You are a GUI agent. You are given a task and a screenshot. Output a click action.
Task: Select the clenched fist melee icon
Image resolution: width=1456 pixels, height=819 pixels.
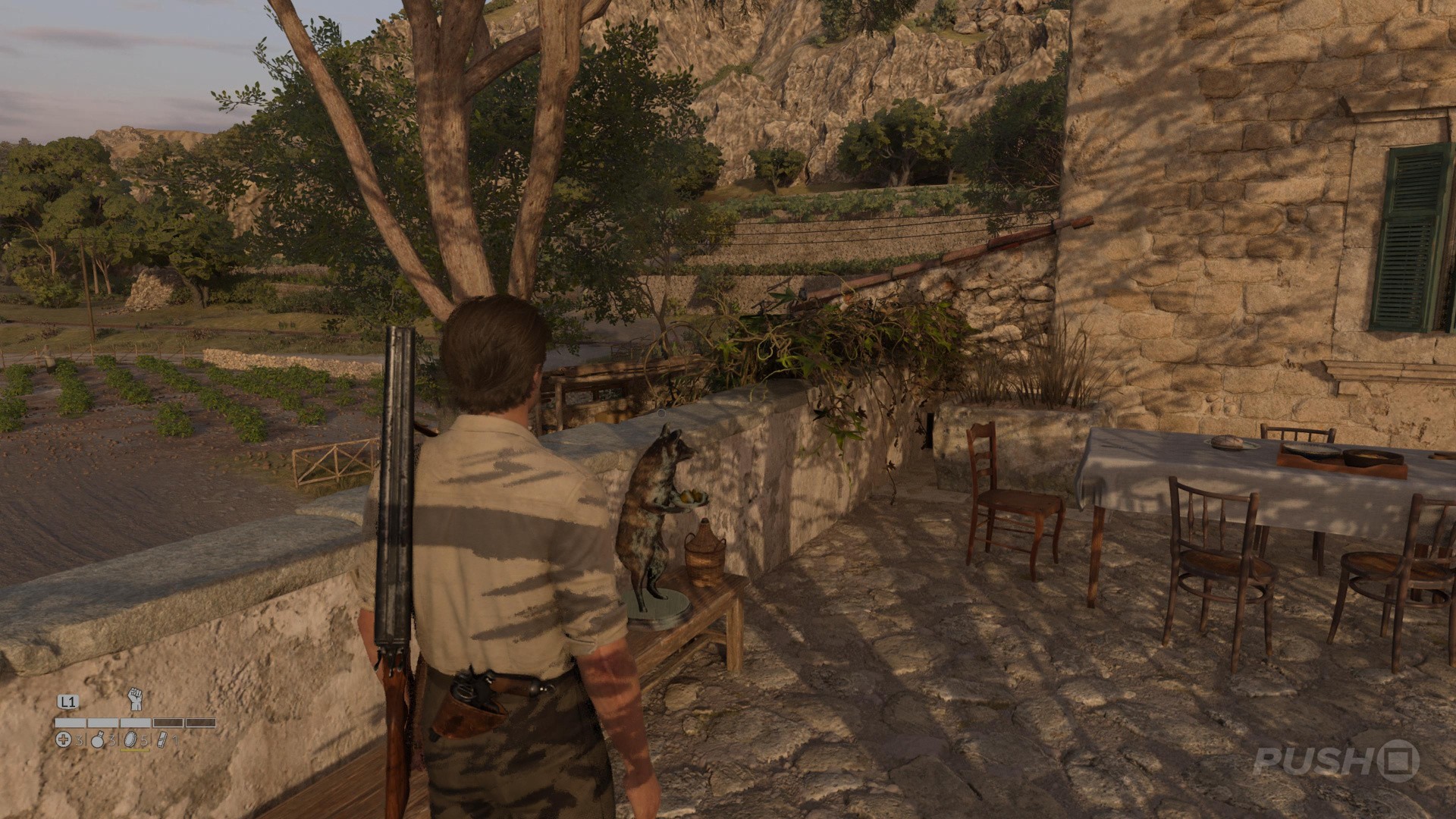tap(135, 698)
